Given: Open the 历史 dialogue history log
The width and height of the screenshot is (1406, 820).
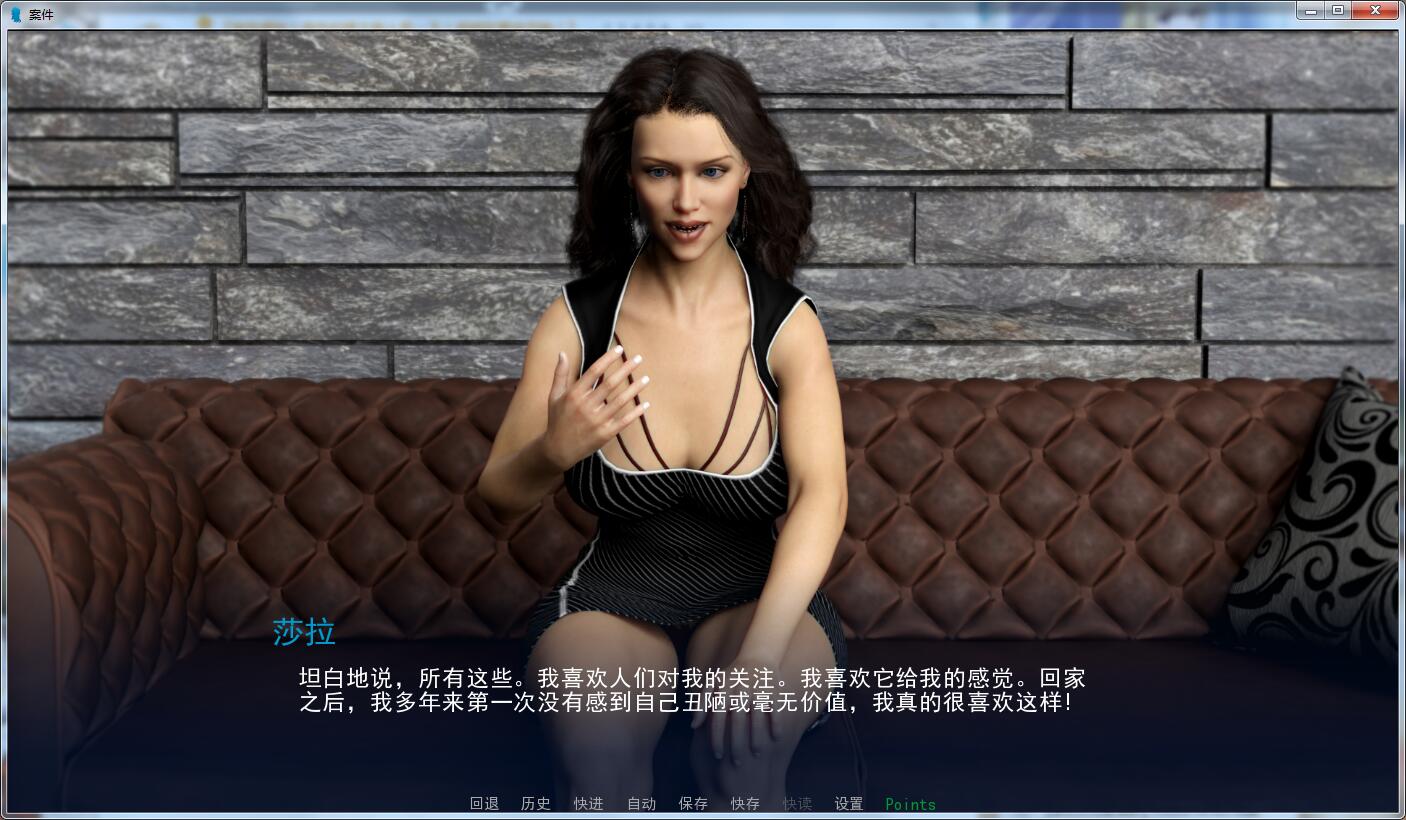Looking at the screenshot, I should (x=536, y=803).
